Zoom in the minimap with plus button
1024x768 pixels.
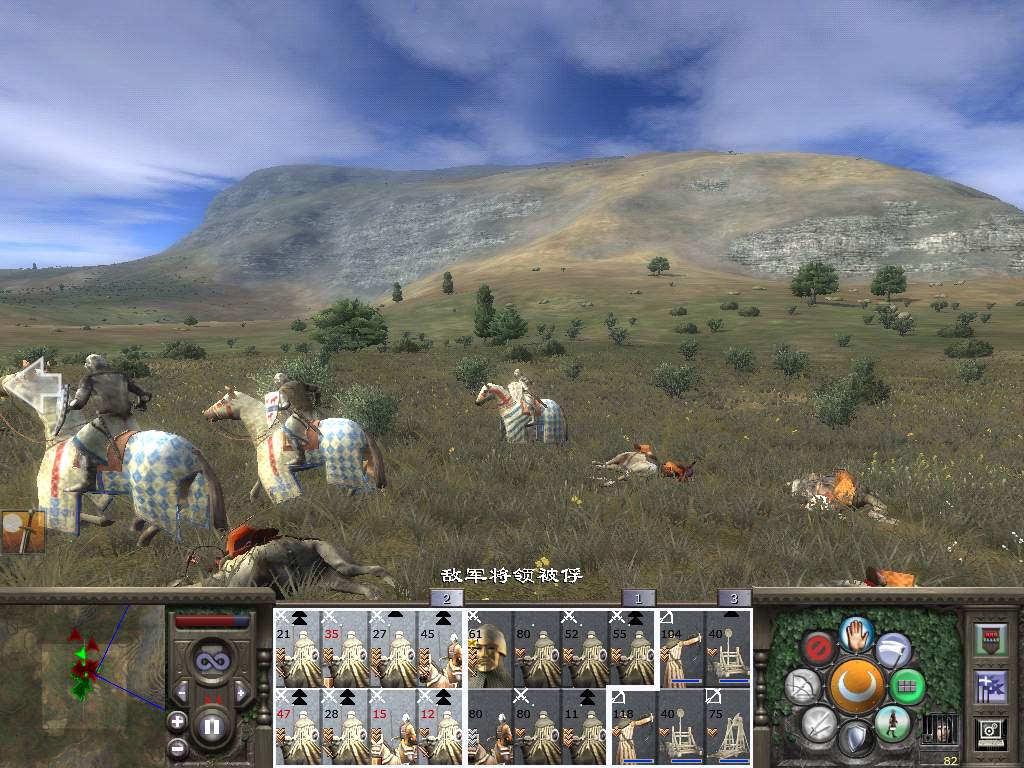177,721
